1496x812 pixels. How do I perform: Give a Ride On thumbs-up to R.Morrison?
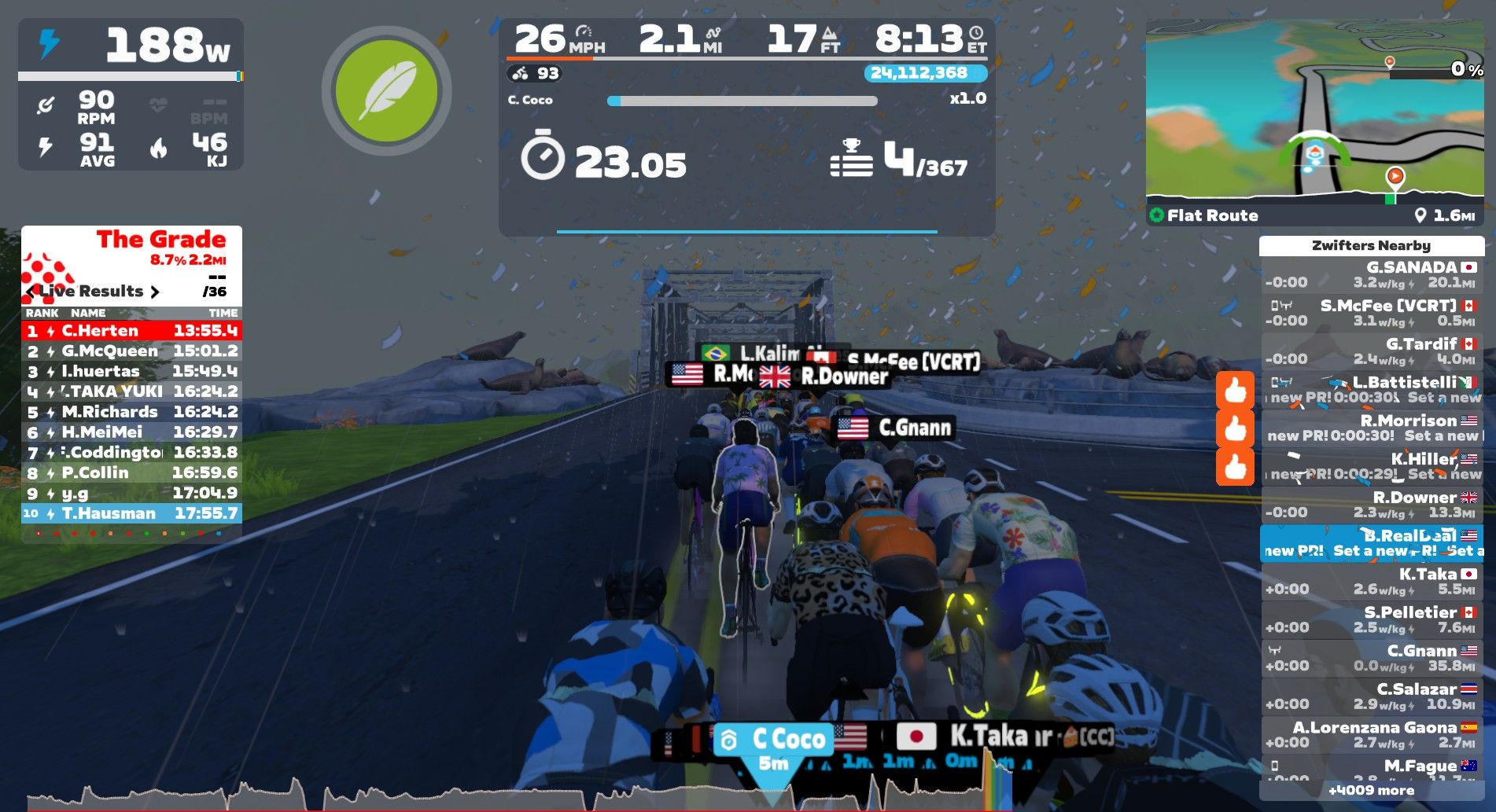click(x=1235, y=428)
